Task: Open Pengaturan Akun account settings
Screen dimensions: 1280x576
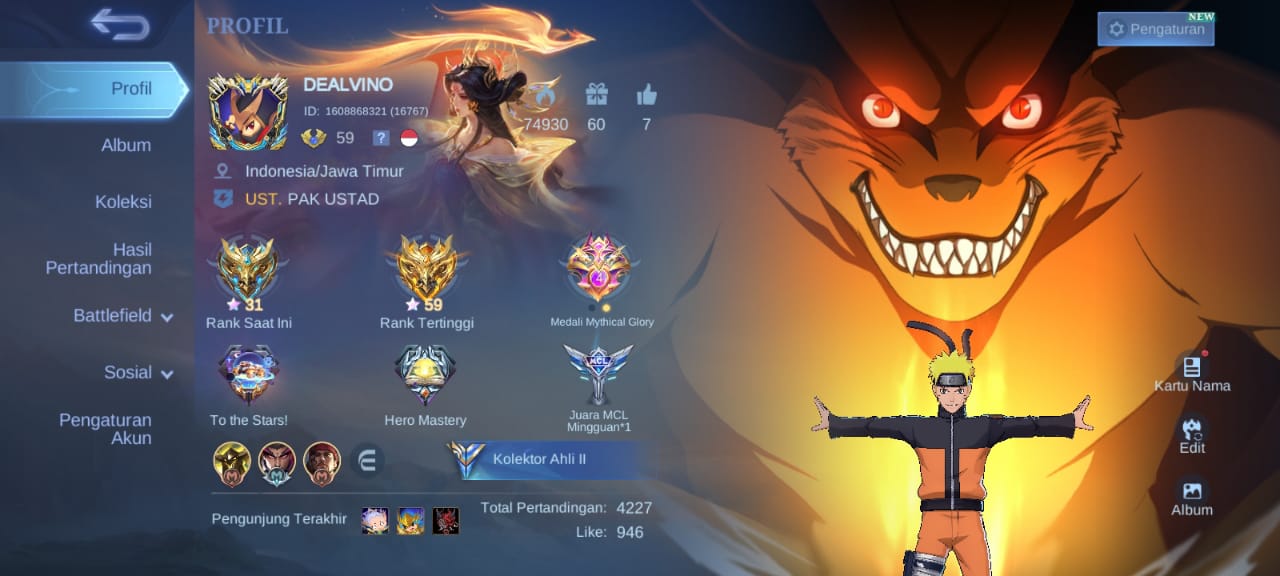Action: [x=105, y=429]
